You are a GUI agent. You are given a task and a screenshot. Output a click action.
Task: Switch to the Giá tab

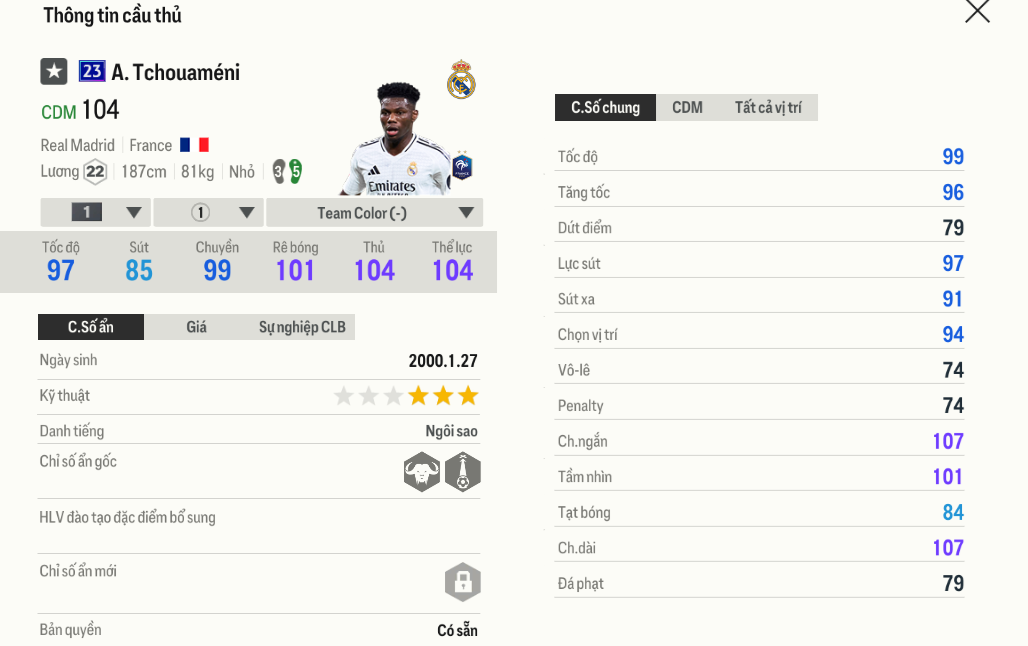pos(196,327)
